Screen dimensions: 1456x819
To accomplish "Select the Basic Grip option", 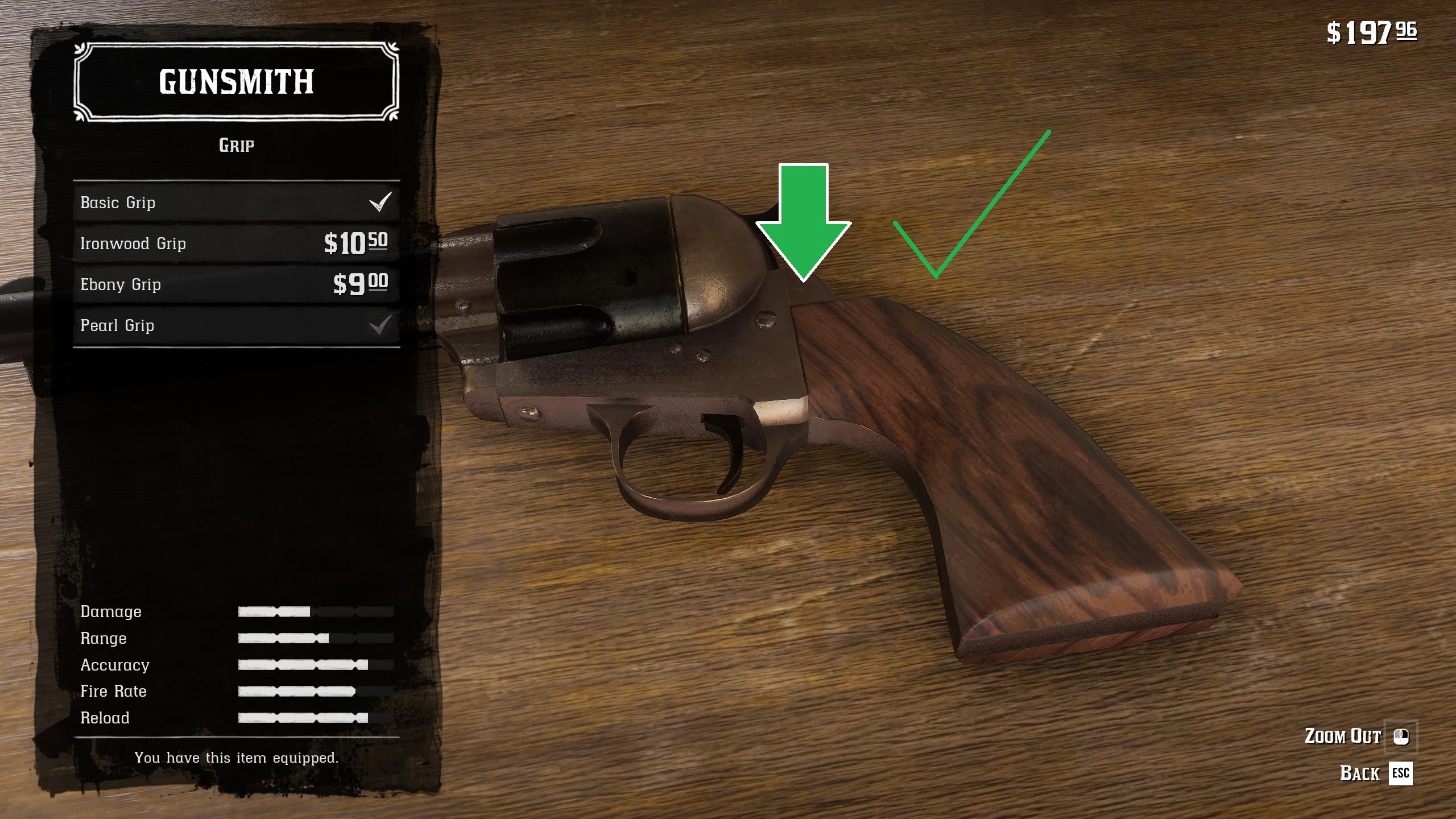I will pyautogui.click(x=236, y=202).
